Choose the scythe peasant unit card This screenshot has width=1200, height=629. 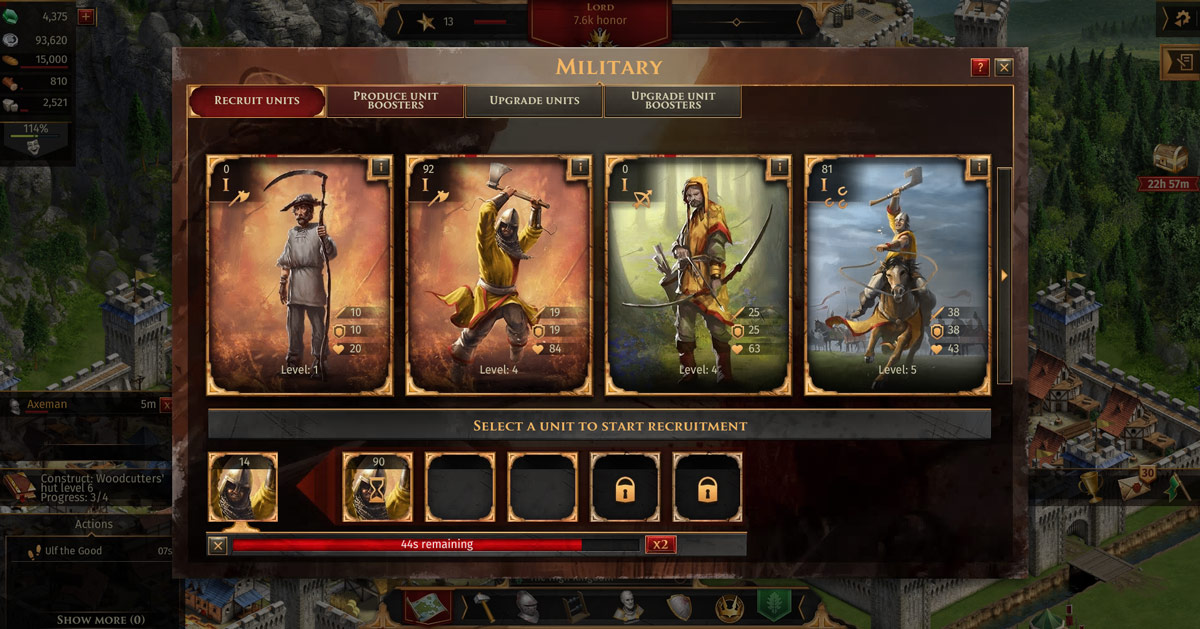pyautogui.click(x=299, y=274)
